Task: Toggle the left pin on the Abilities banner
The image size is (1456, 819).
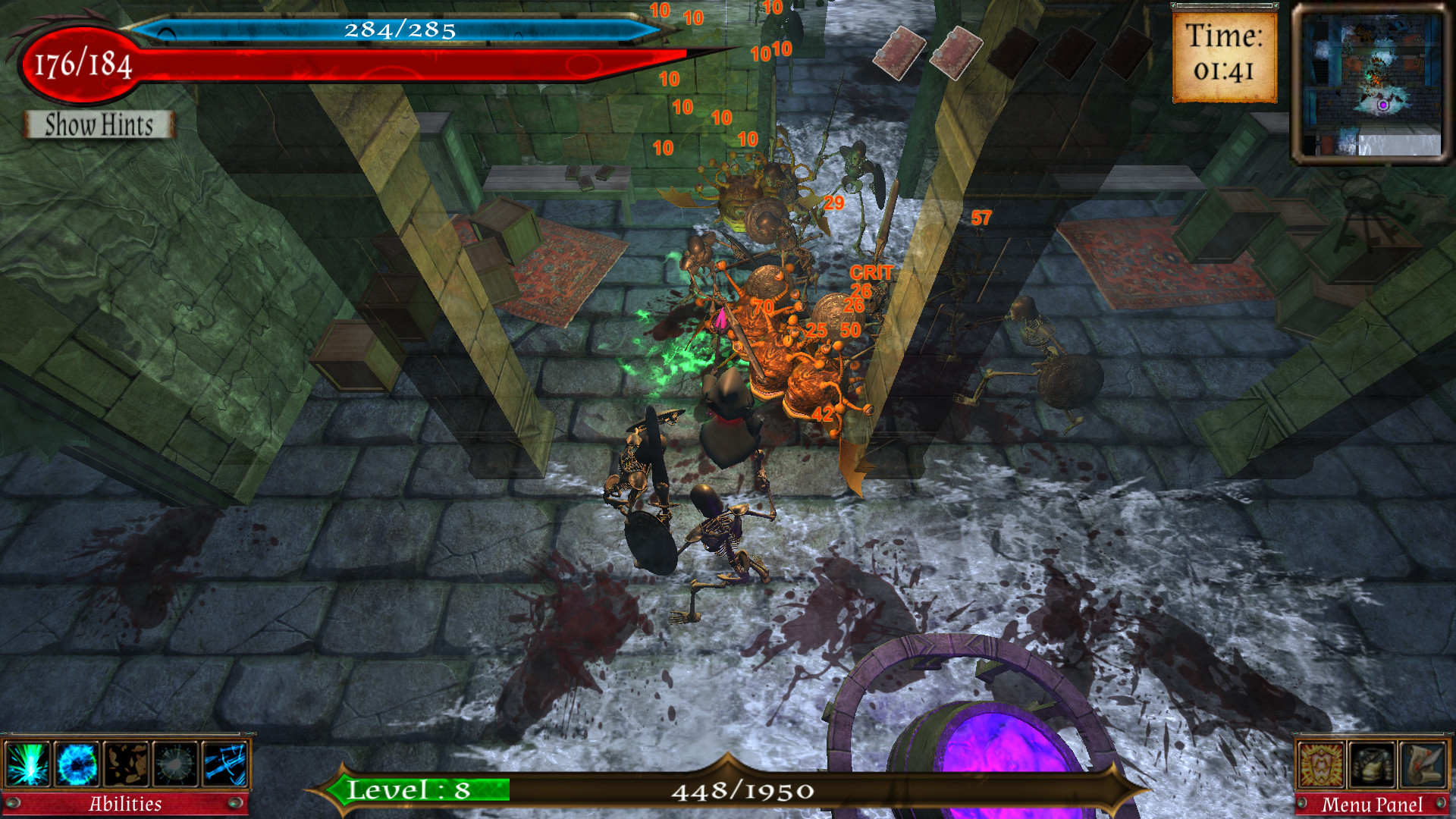Action: coord(13,804)
